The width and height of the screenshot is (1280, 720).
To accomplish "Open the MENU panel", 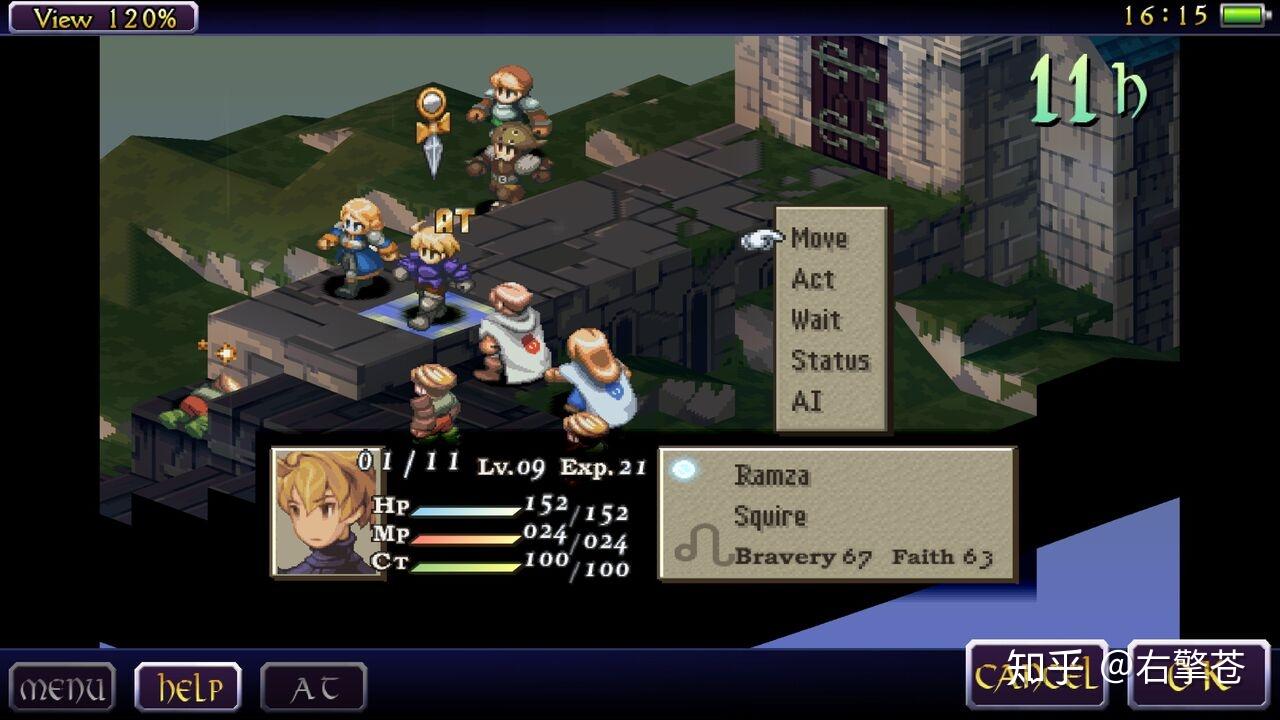I will click(60, 687).
